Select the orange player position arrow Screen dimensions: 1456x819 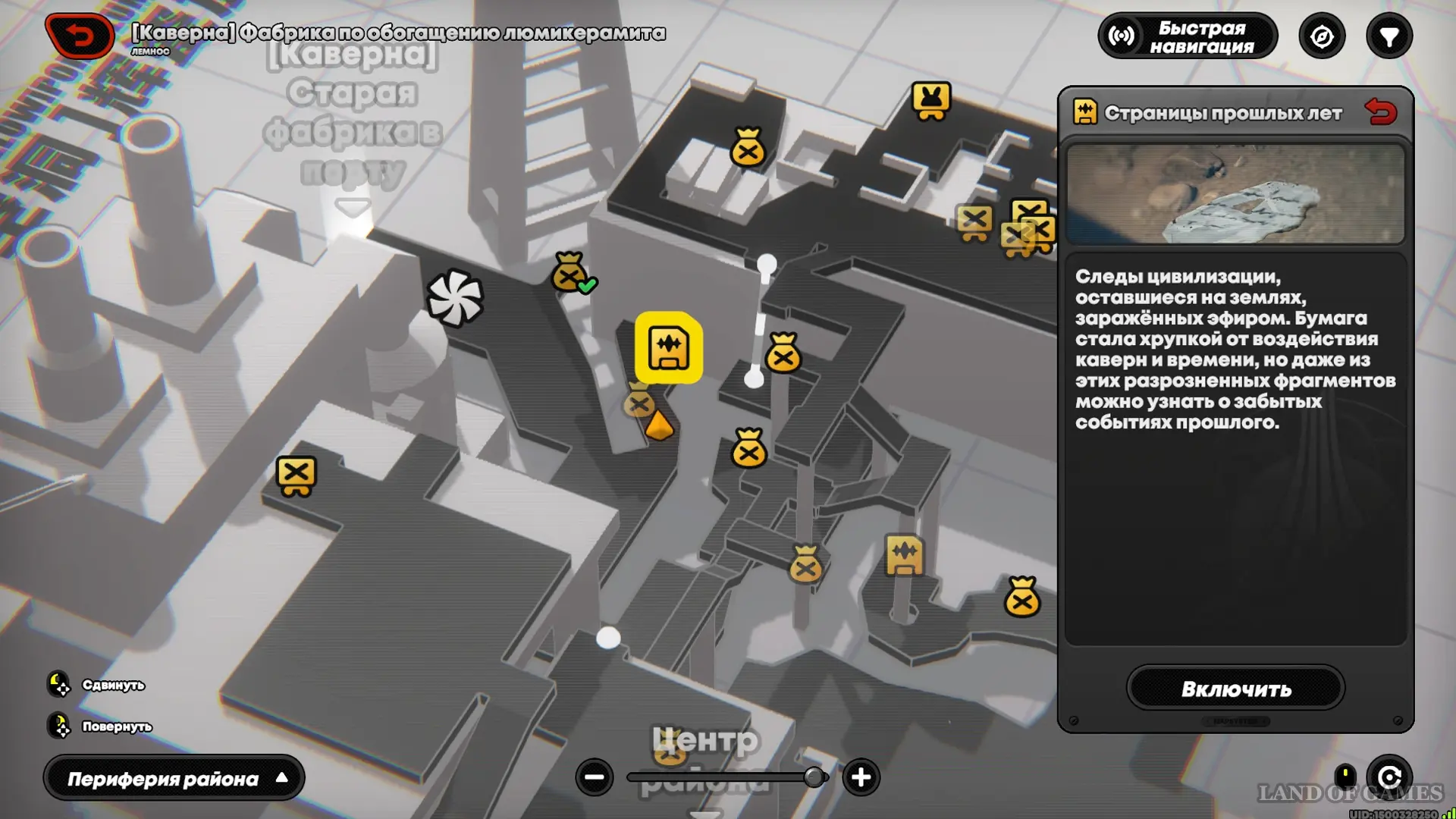(658, 425)
